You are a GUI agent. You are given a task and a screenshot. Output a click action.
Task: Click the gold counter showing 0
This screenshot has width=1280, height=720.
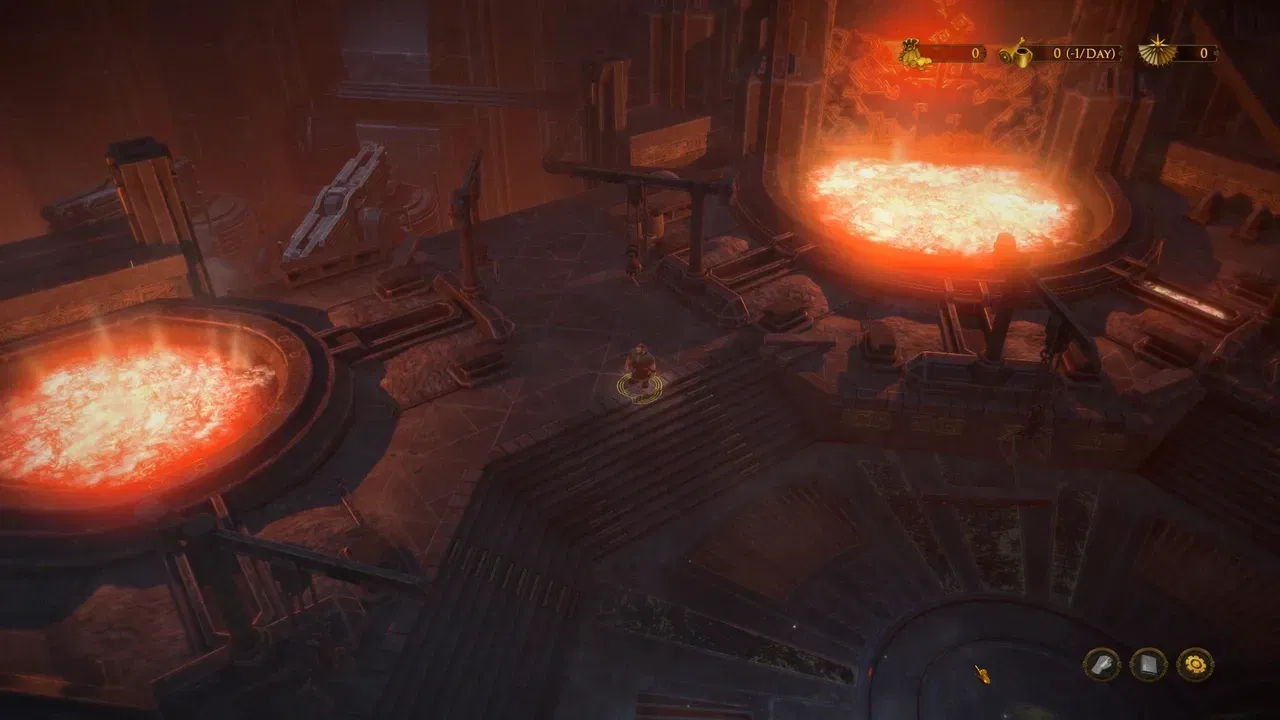pos(975,53)
